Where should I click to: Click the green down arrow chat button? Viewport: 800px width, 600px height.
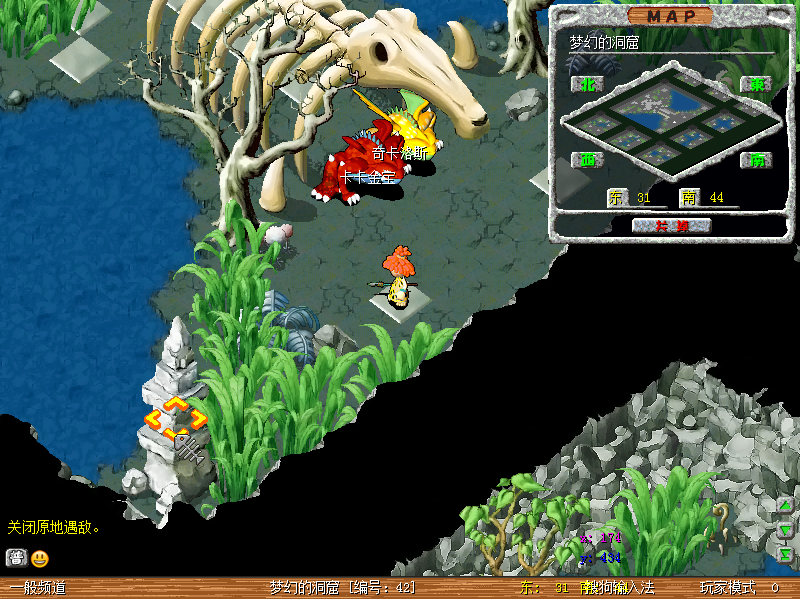pos(786,529)
